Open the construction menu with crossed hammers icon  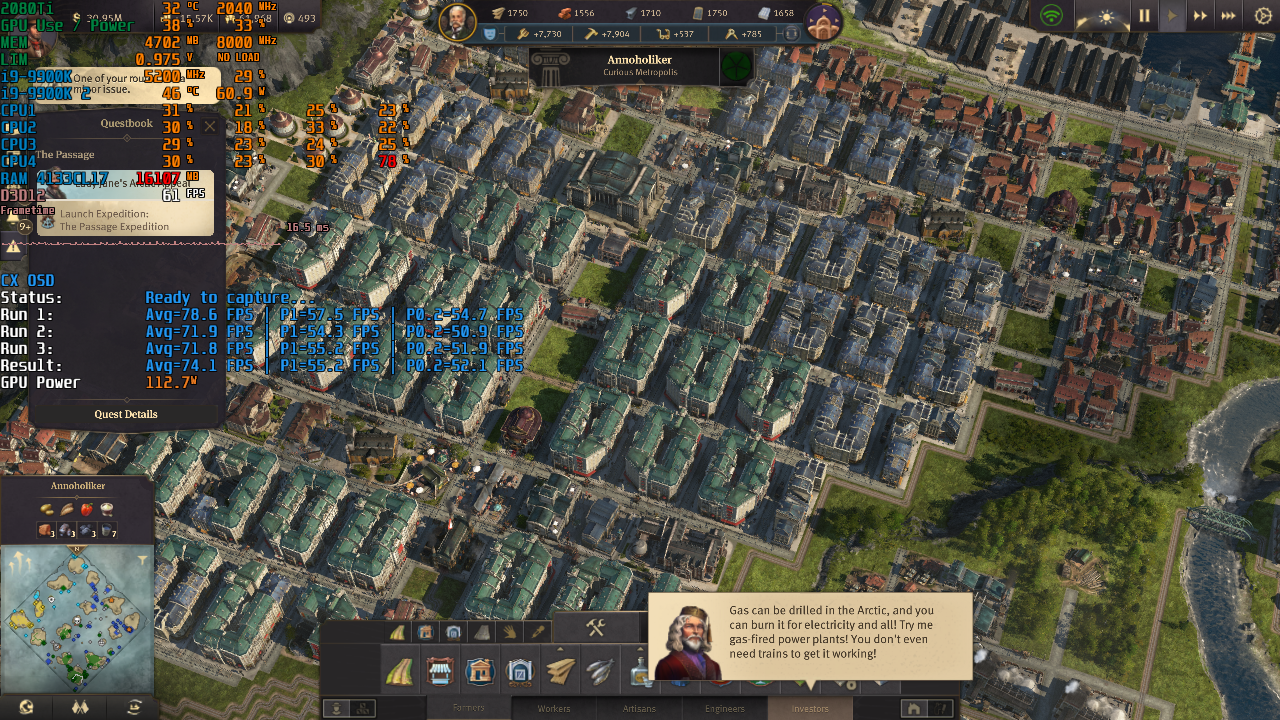click(594, 629)
